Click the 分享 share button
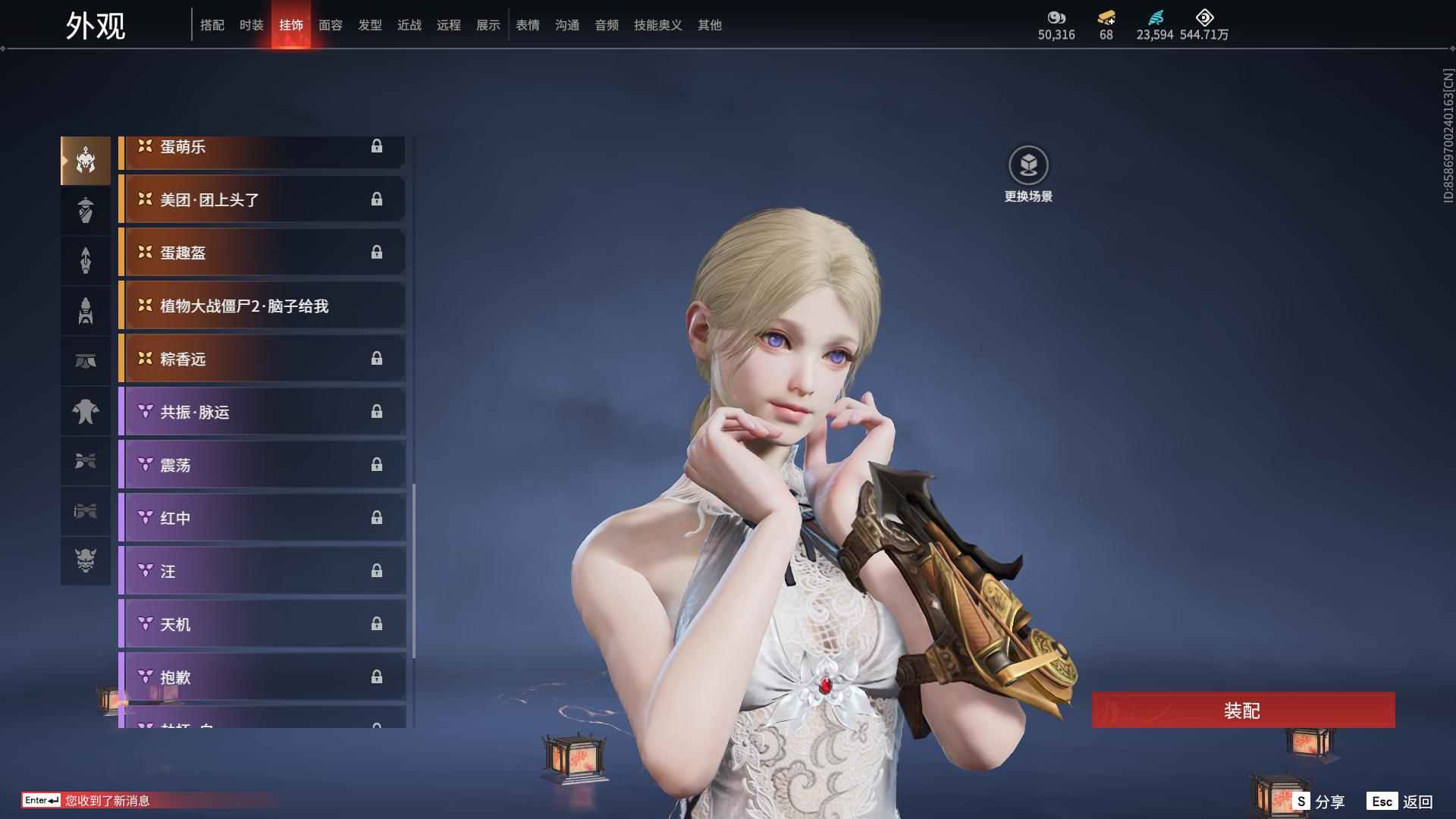Screen dimensions: 1456x819 pyautogui.click(x=1319, y=802)
